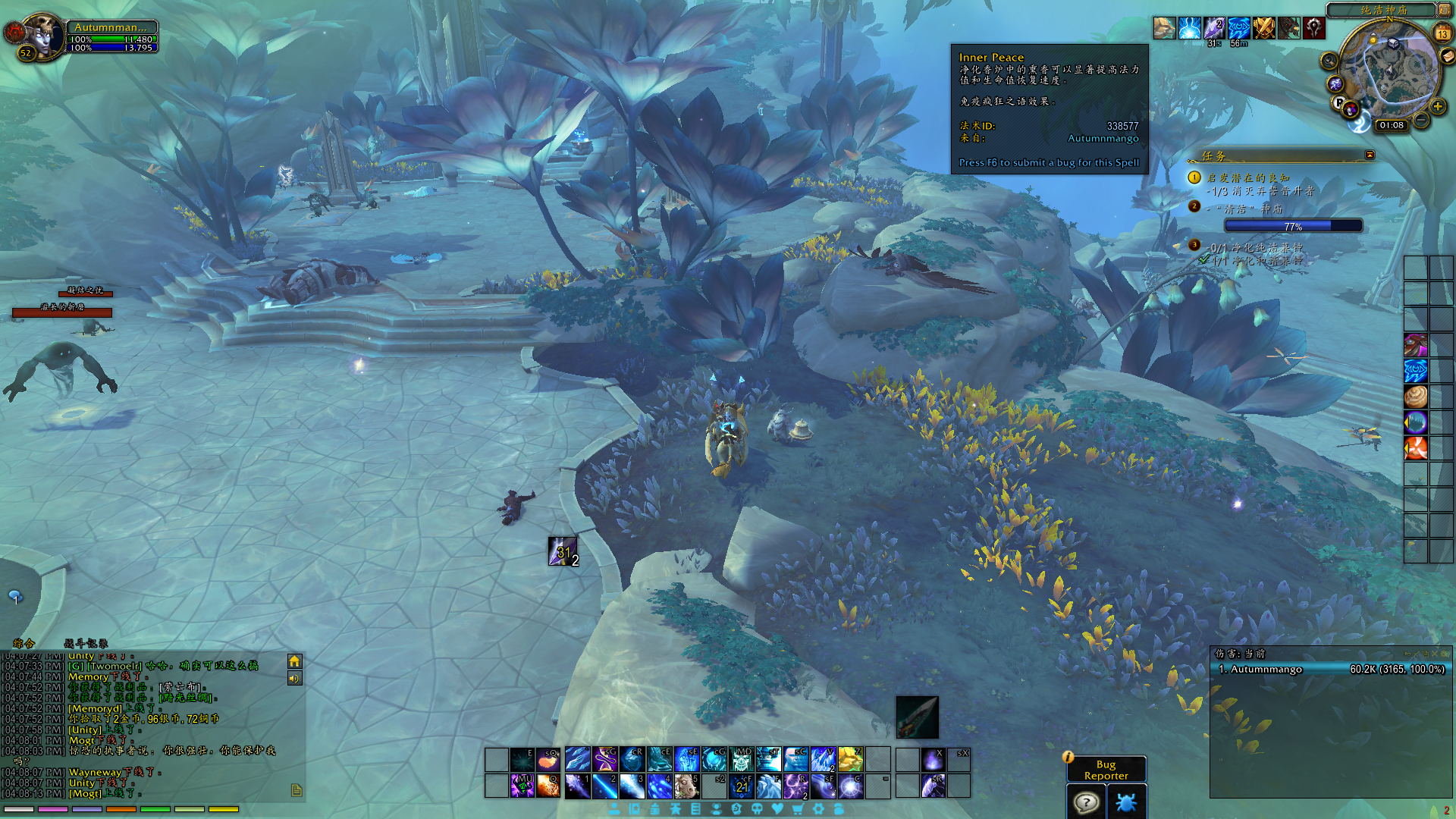Open the question mark help bubble
This screenshot has height=819, width=1456.
tap(1086, 802)
